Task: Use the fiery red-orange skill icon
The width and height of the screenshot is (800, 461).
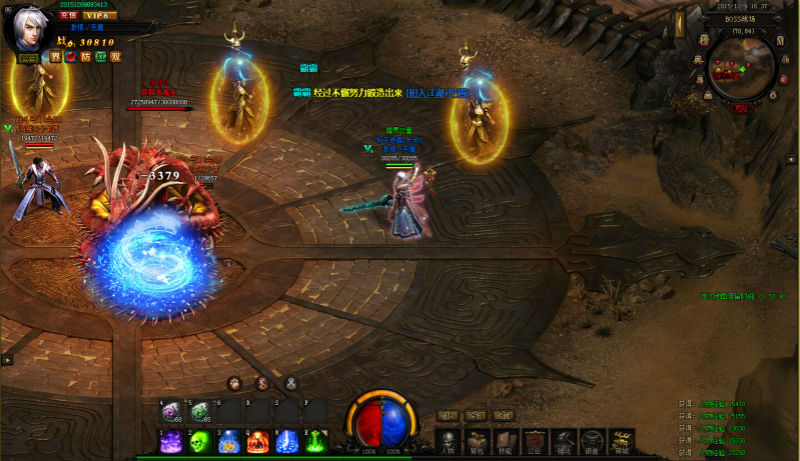Action: tap(258, 441)
